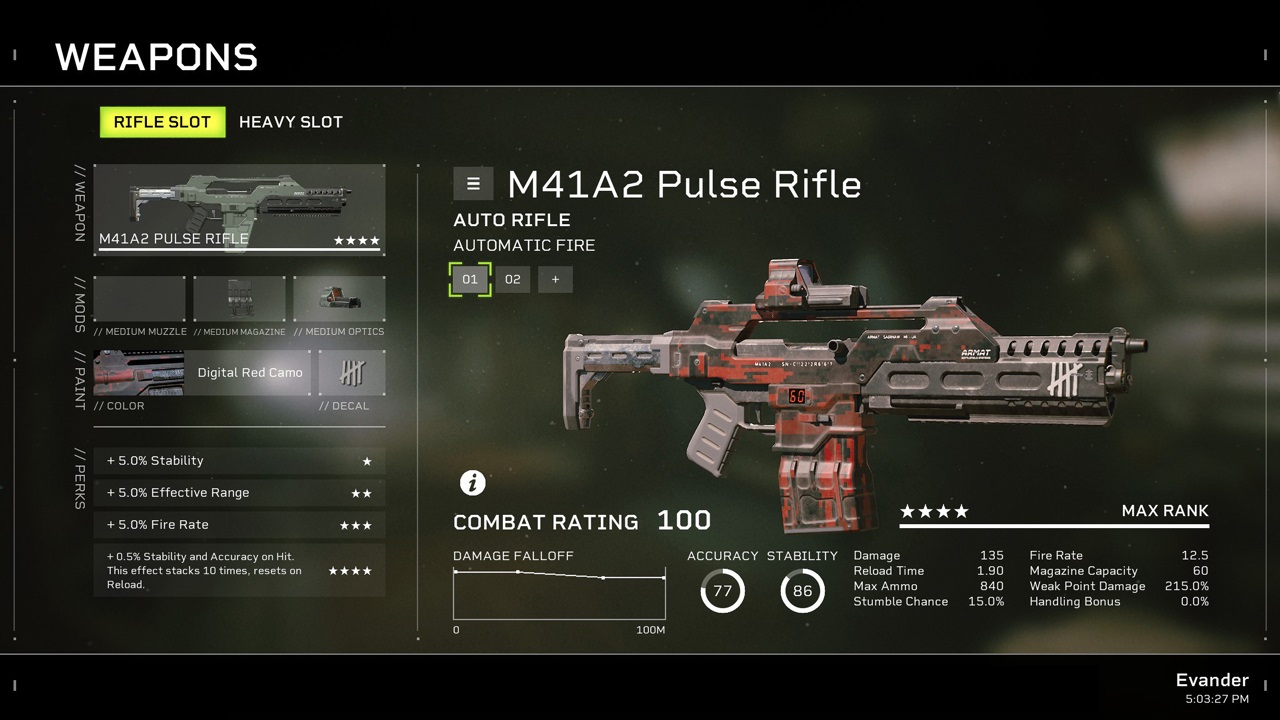The height and width of the screenshot is (720, 1280).
Task: Enable the +5.0% Fire Rate perk
Action: tap(239, 524)
